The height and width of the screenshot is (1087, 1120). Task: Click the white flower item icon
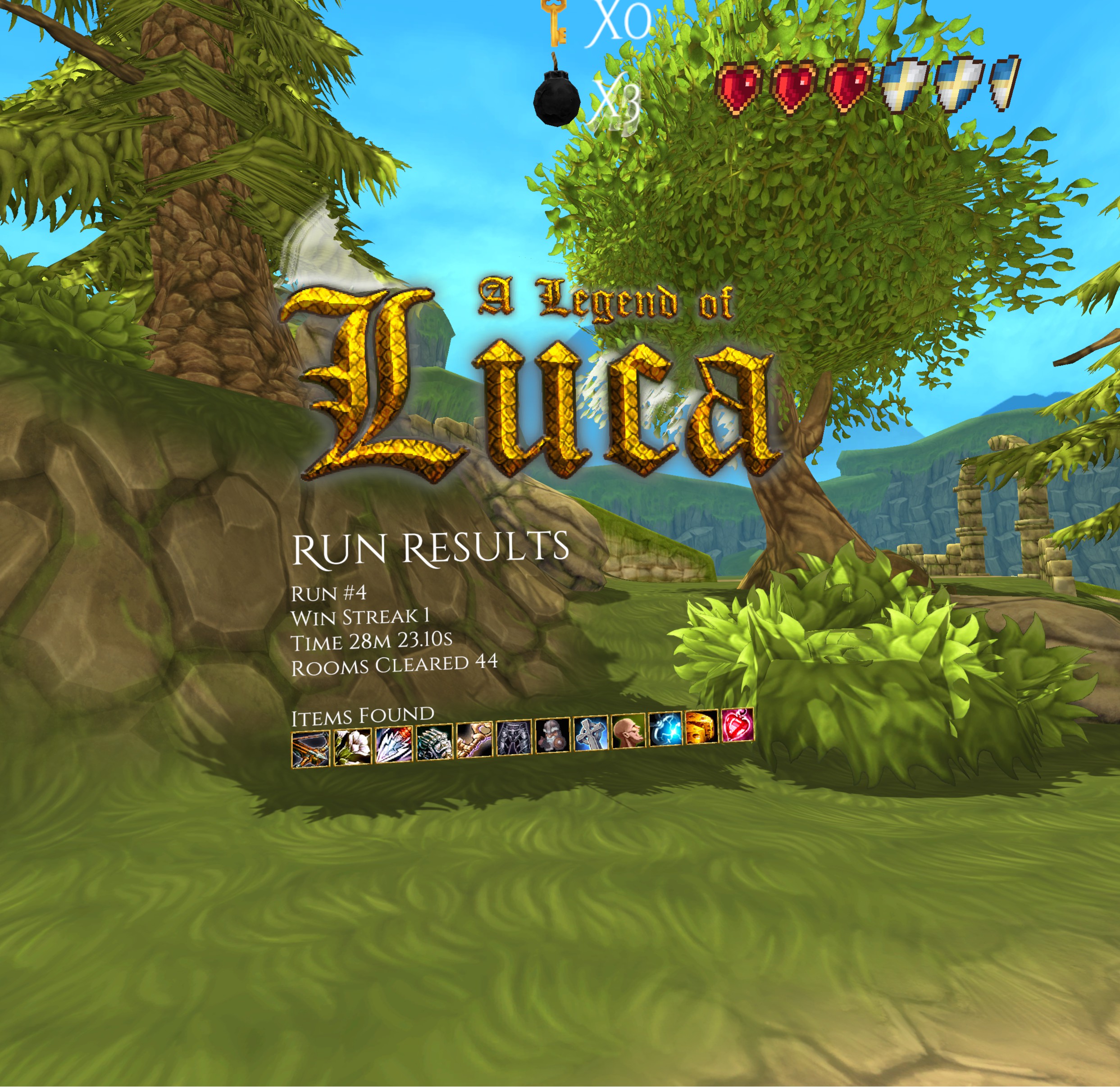(x=352, y=747)
